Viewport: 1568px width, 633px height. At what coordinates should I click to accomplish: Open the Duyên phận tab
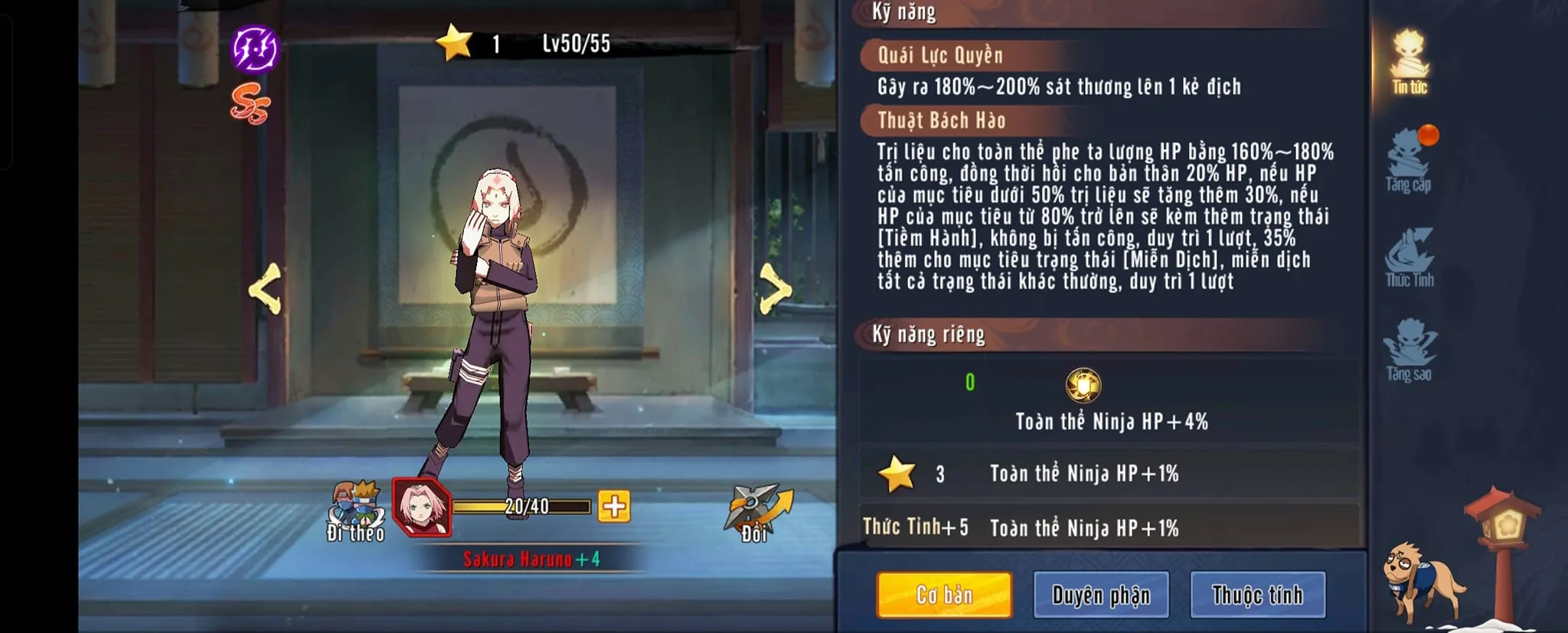pos(1100,595)
